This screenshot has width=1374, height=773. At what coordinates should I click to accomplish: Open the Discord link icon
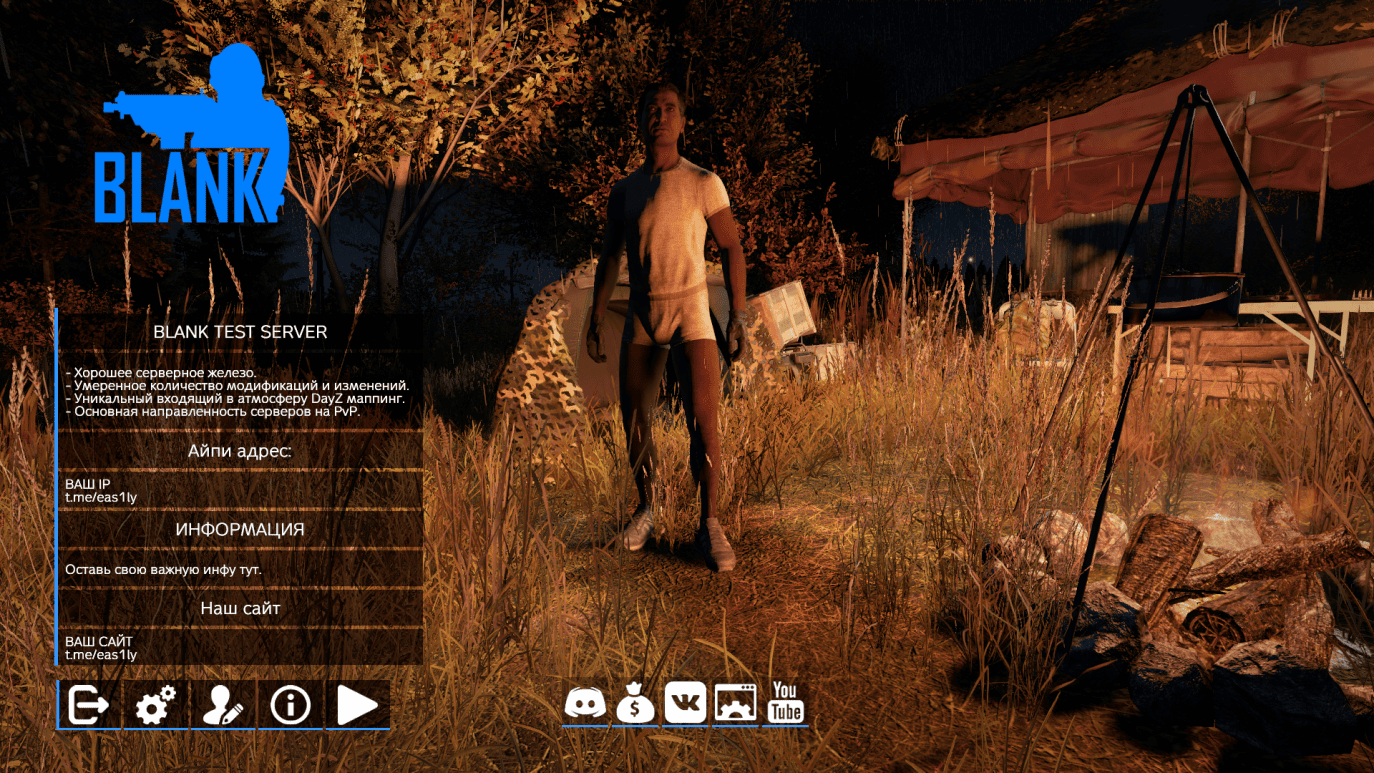pos(585,703)
